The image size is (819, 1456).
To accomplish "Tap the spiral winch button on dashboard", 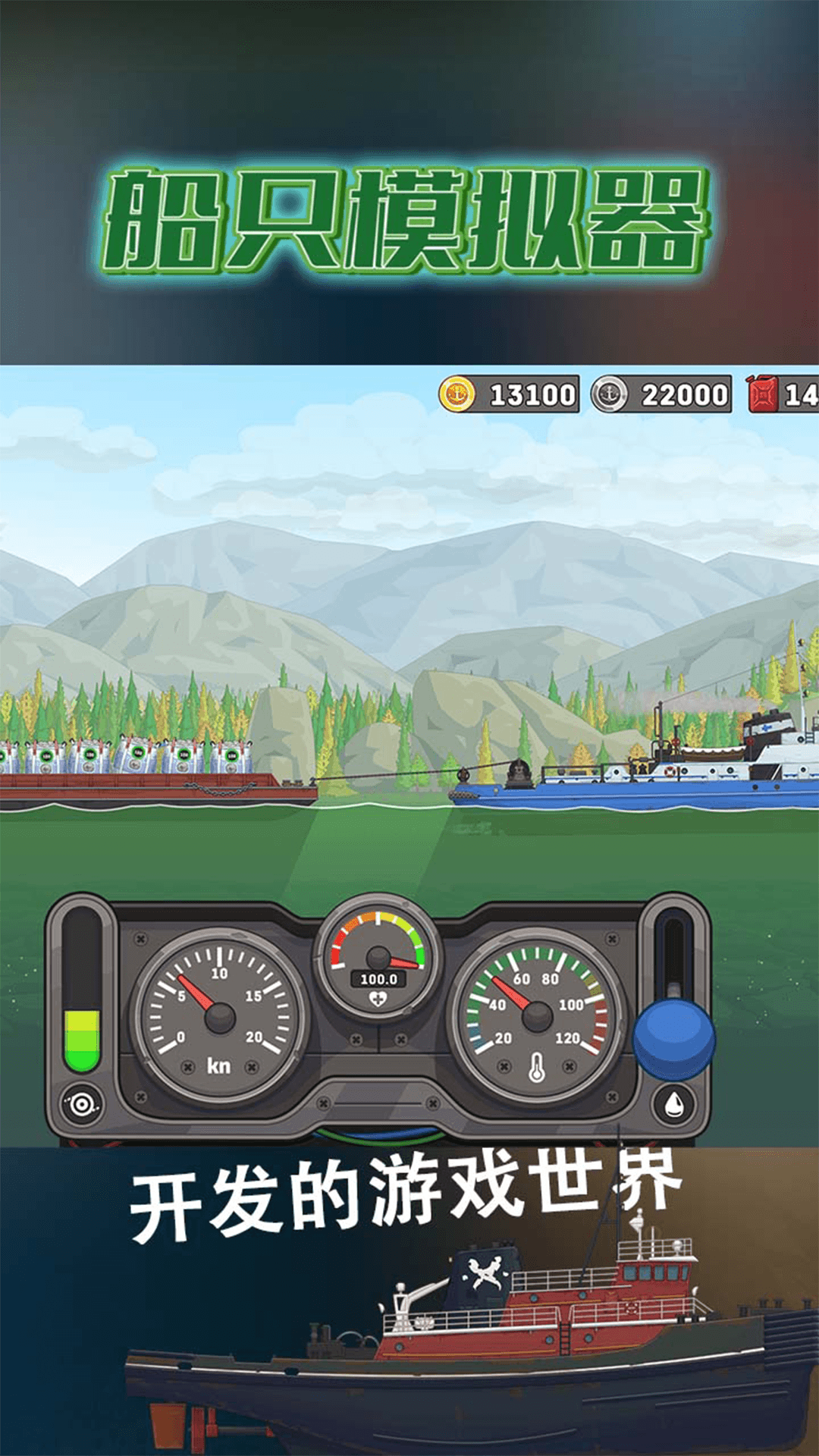I will 82,1104.
